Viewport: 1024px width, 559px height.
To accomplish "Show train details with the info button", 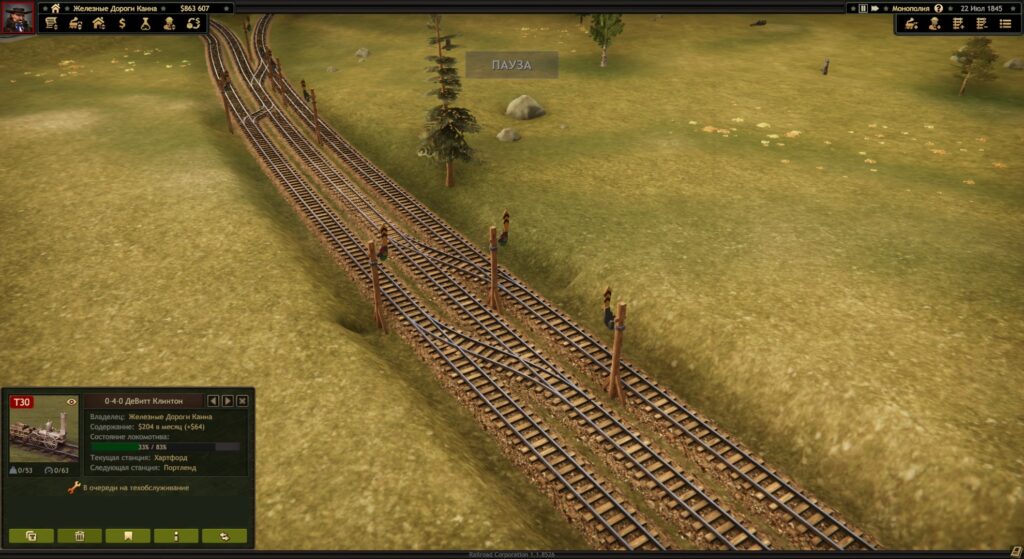I will (x=176, y=536).
